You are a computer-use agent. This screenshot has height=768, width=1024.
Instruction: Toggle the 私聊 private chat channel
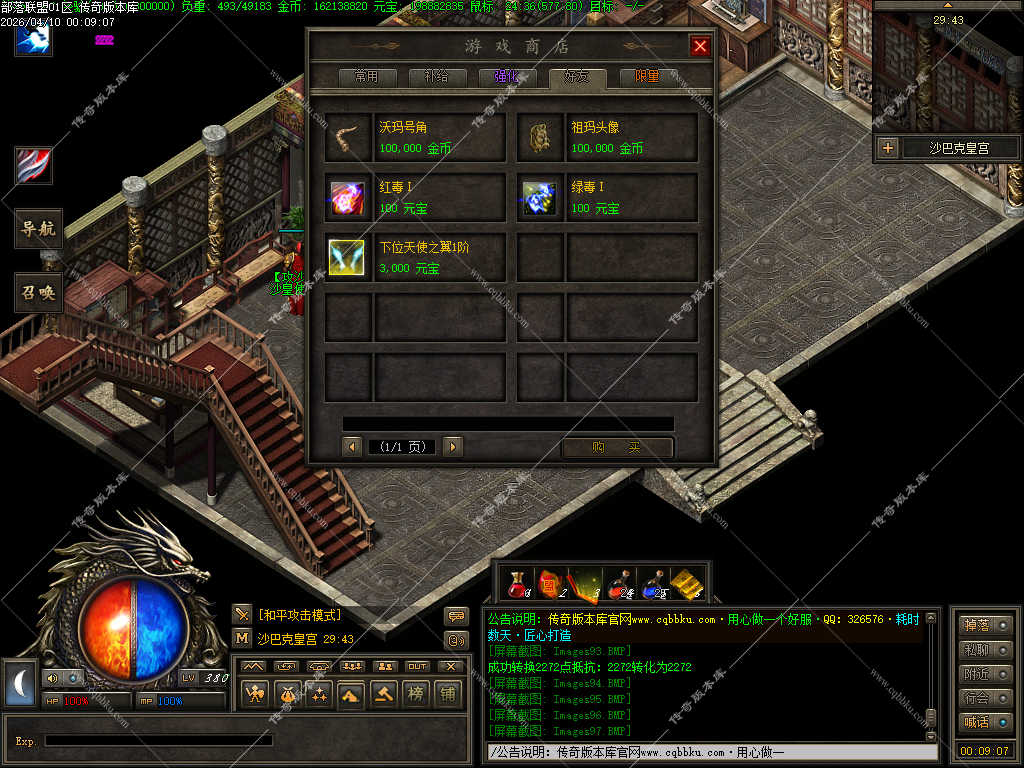[985, 650]
